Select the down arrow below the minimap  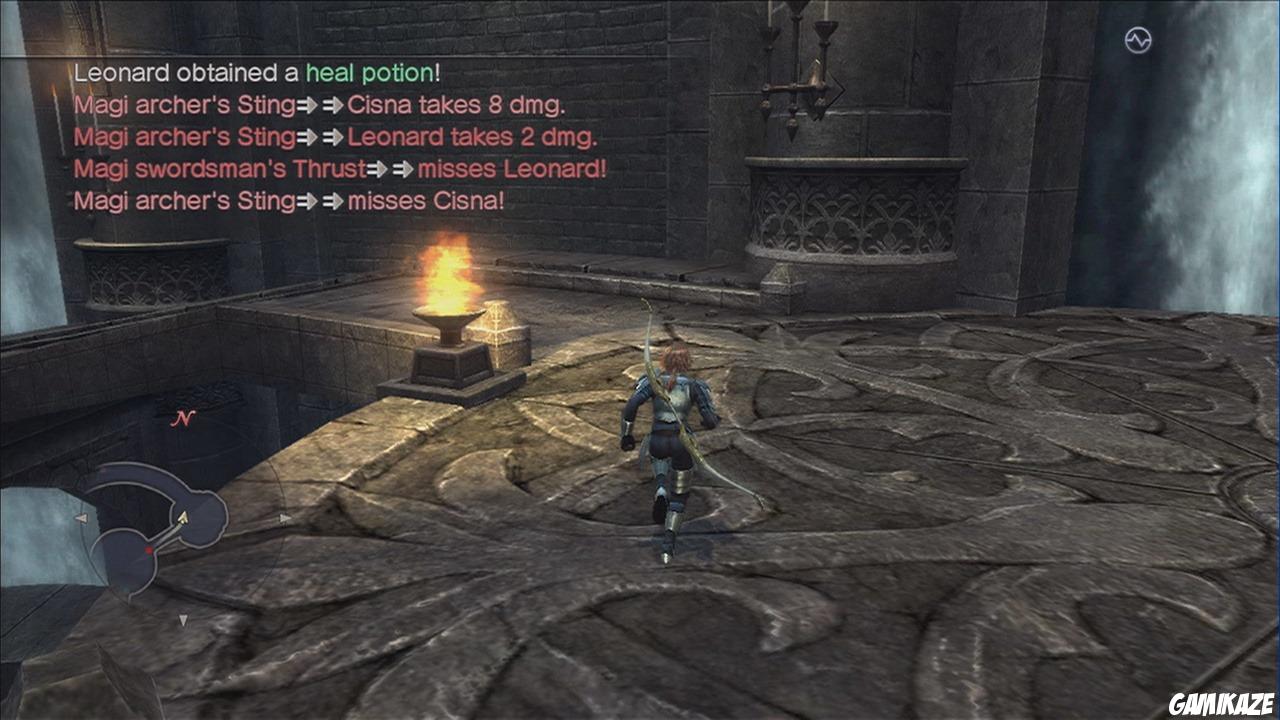click(x=183, y=619)
